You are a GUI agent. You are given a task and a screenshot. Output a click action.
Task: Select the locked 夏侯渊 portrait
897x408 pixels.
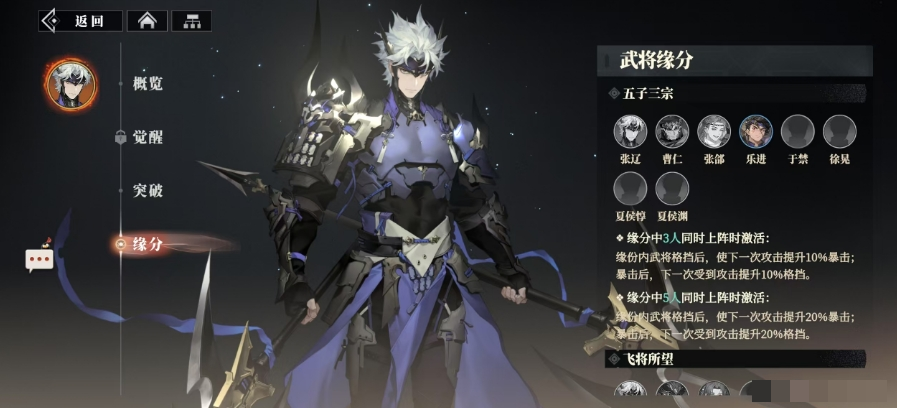click(672, 188)
